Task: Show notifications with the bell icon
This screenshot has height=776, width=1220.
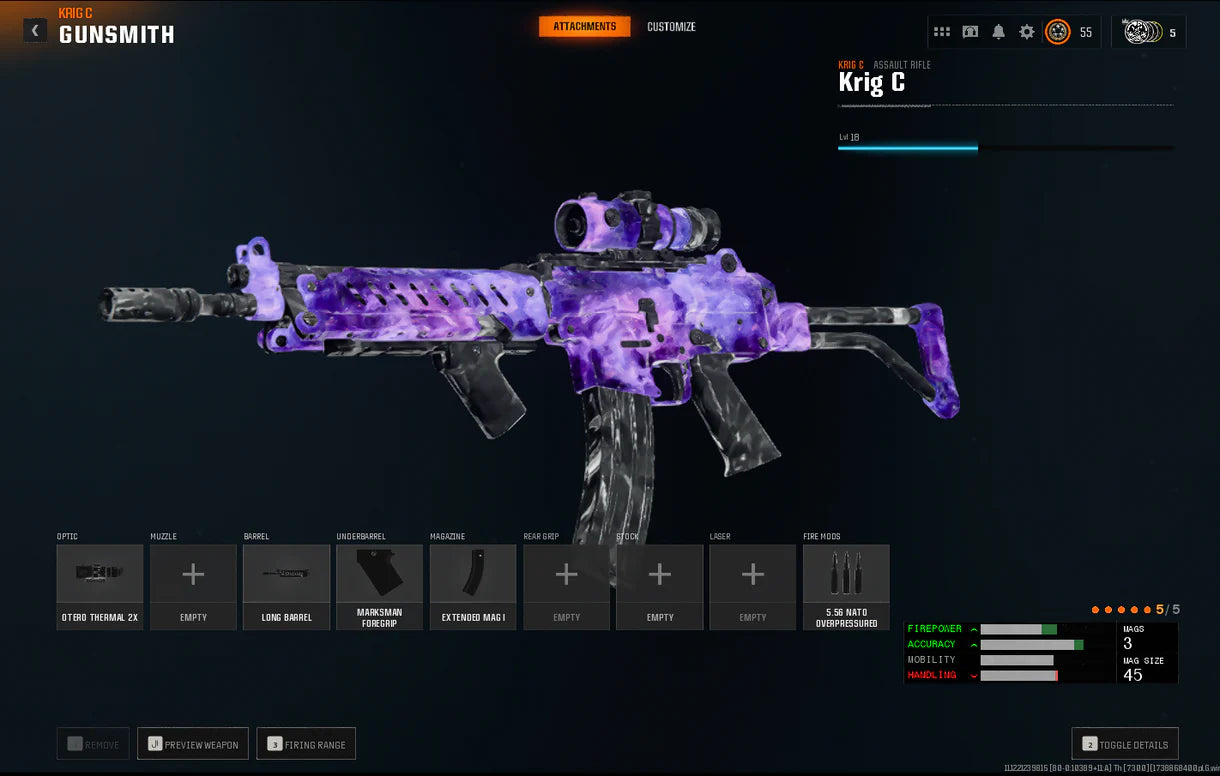Action: (998, 32)
